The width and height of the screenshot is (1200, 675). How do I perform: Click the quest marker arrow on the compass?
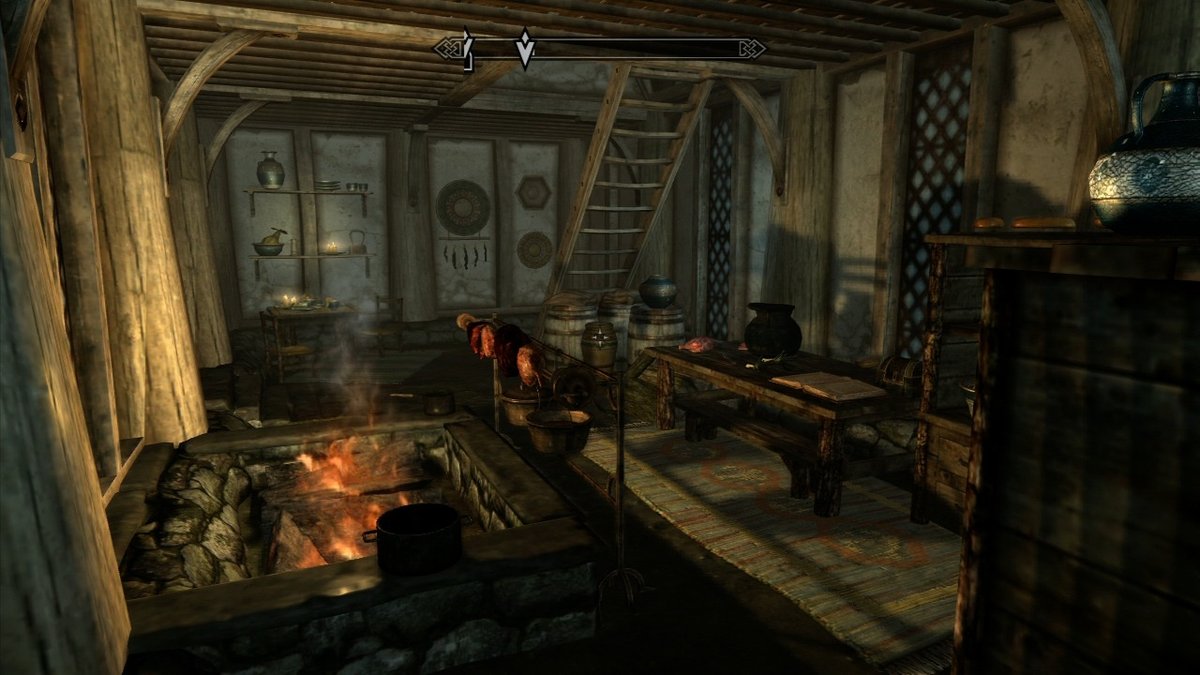[x=524, y=48]
